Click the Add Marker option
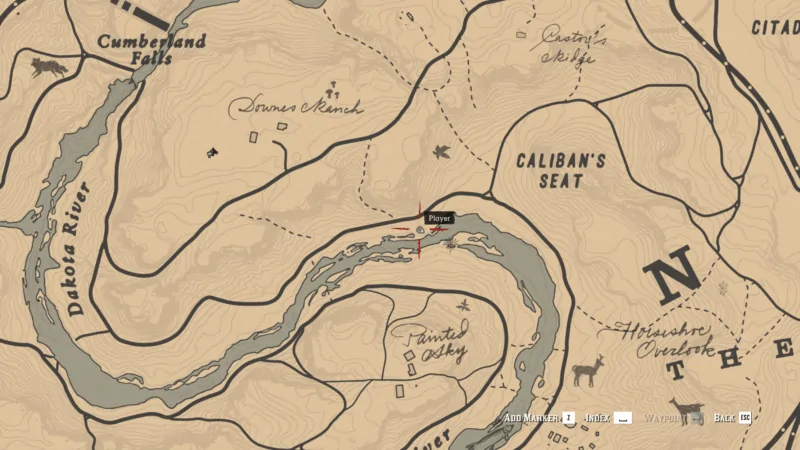 (x=538, y=417)
